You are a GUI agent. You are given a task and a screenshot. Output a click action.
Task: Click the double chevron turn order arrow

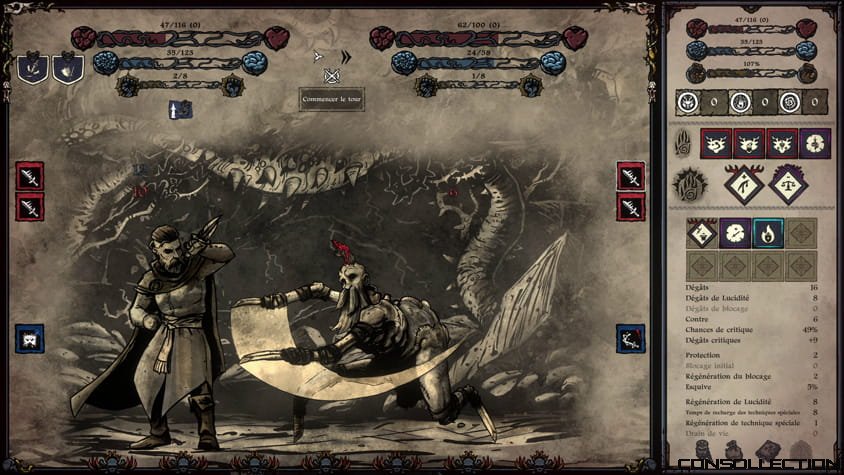346,57
